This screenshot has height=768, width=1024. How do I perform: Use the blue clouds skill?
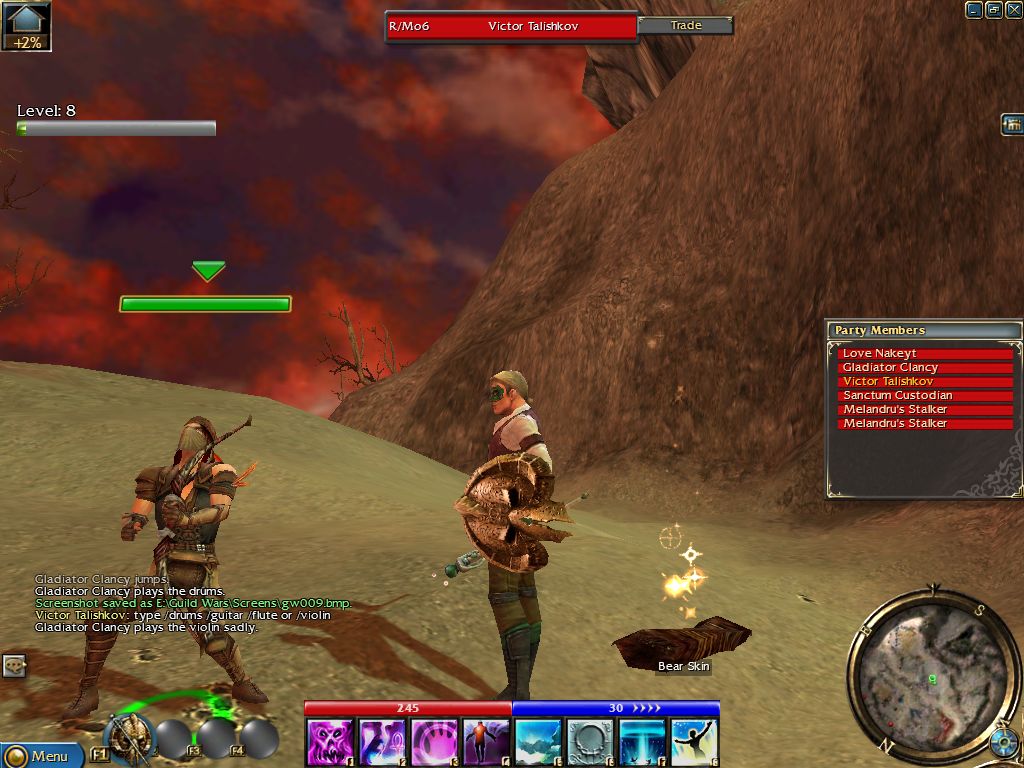coord(538,742)
